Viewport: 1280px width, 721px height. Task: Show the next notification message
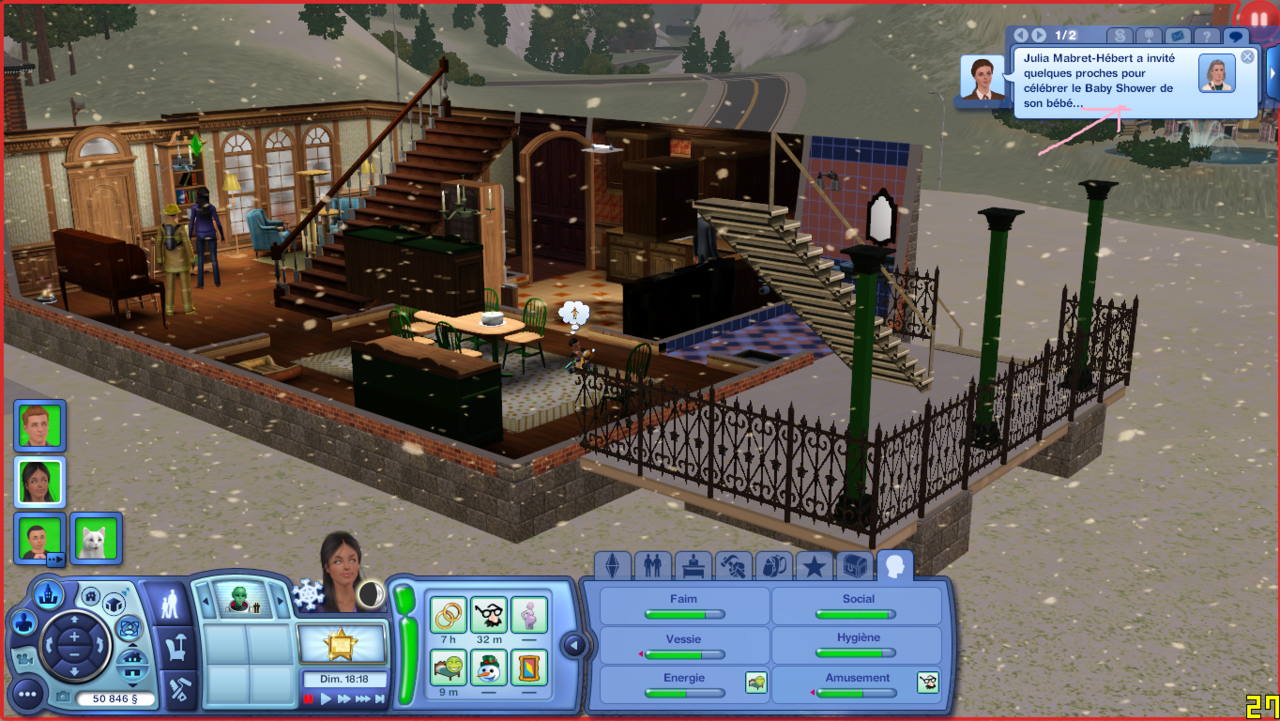click(1039, 36)
